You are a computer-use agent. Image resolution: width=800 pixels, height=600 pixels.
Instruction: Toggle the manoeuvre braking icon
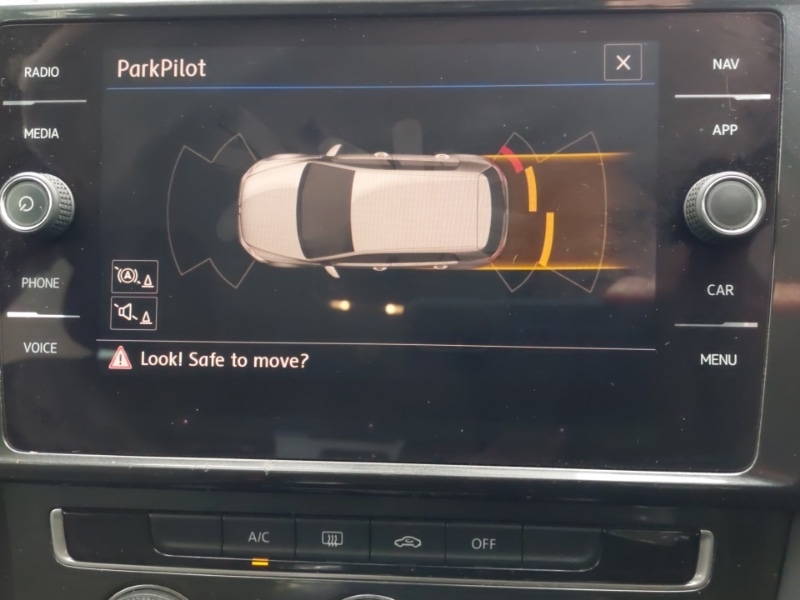134,277
